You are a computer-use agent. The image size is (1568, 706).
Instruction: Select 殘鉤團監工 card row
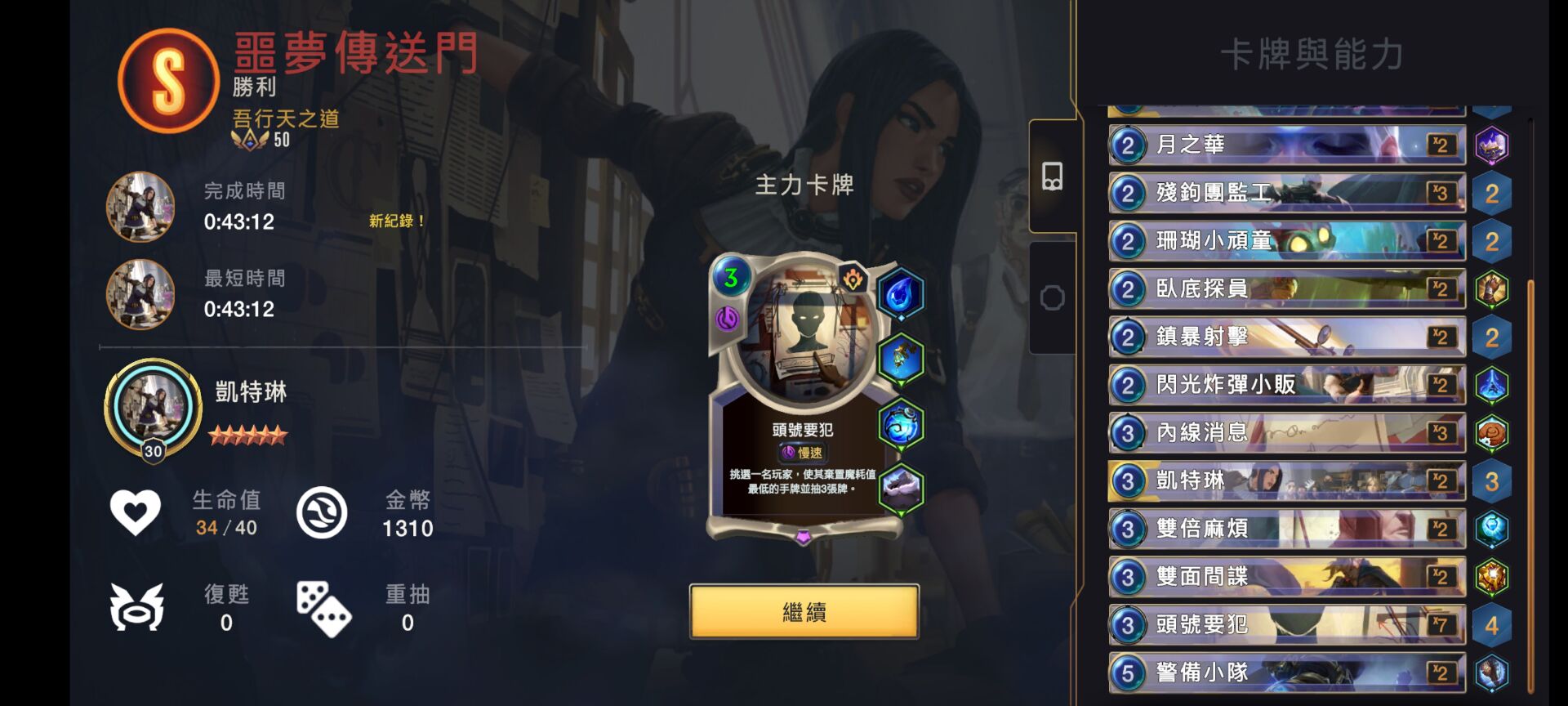tap(1286, 194)
